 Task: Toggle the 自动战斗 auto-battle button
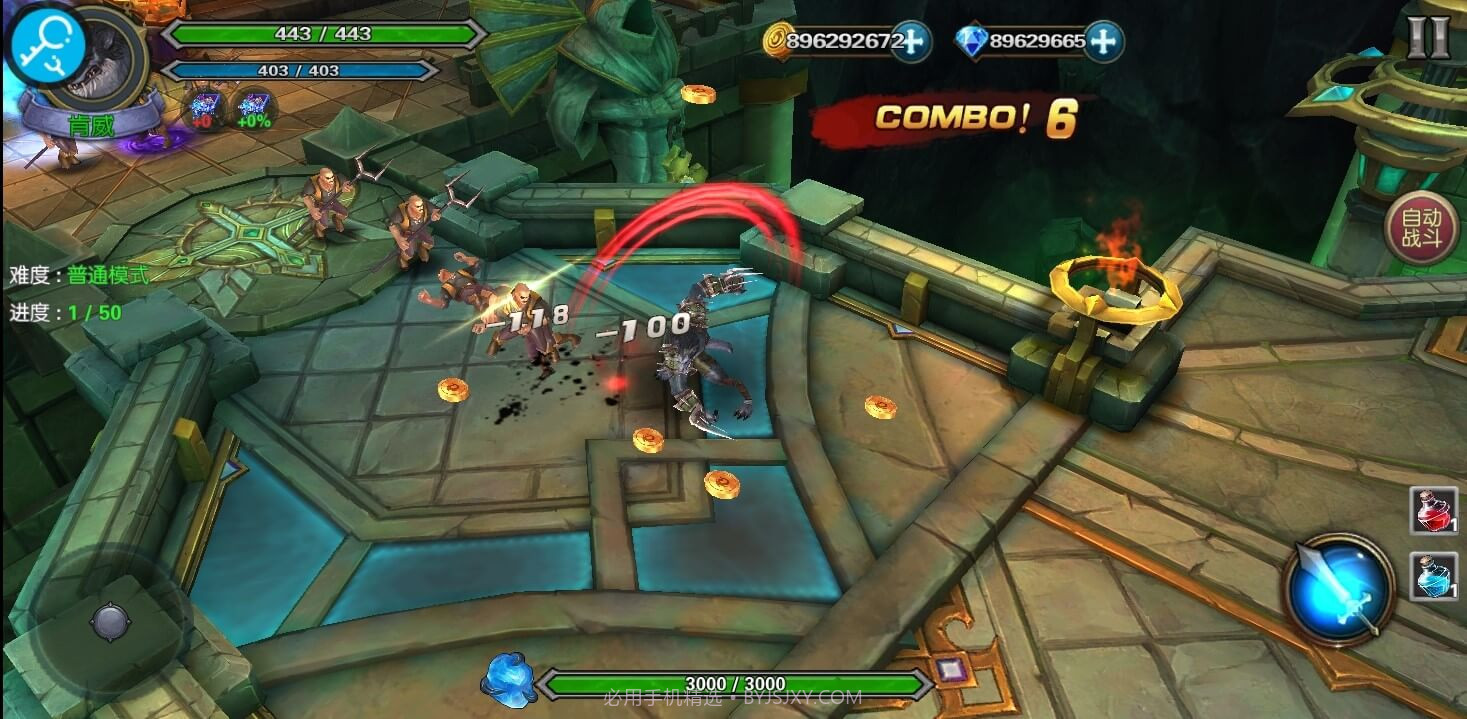[1421, 228]
